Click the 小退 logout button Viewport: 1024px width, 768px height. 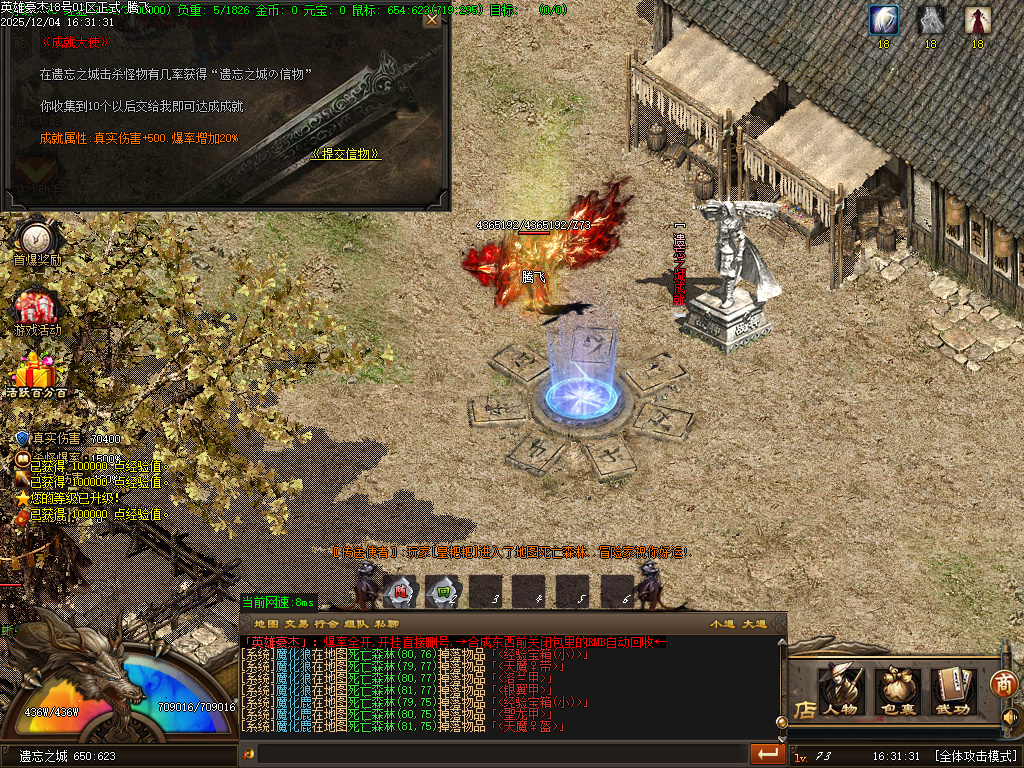coord(722,624)
